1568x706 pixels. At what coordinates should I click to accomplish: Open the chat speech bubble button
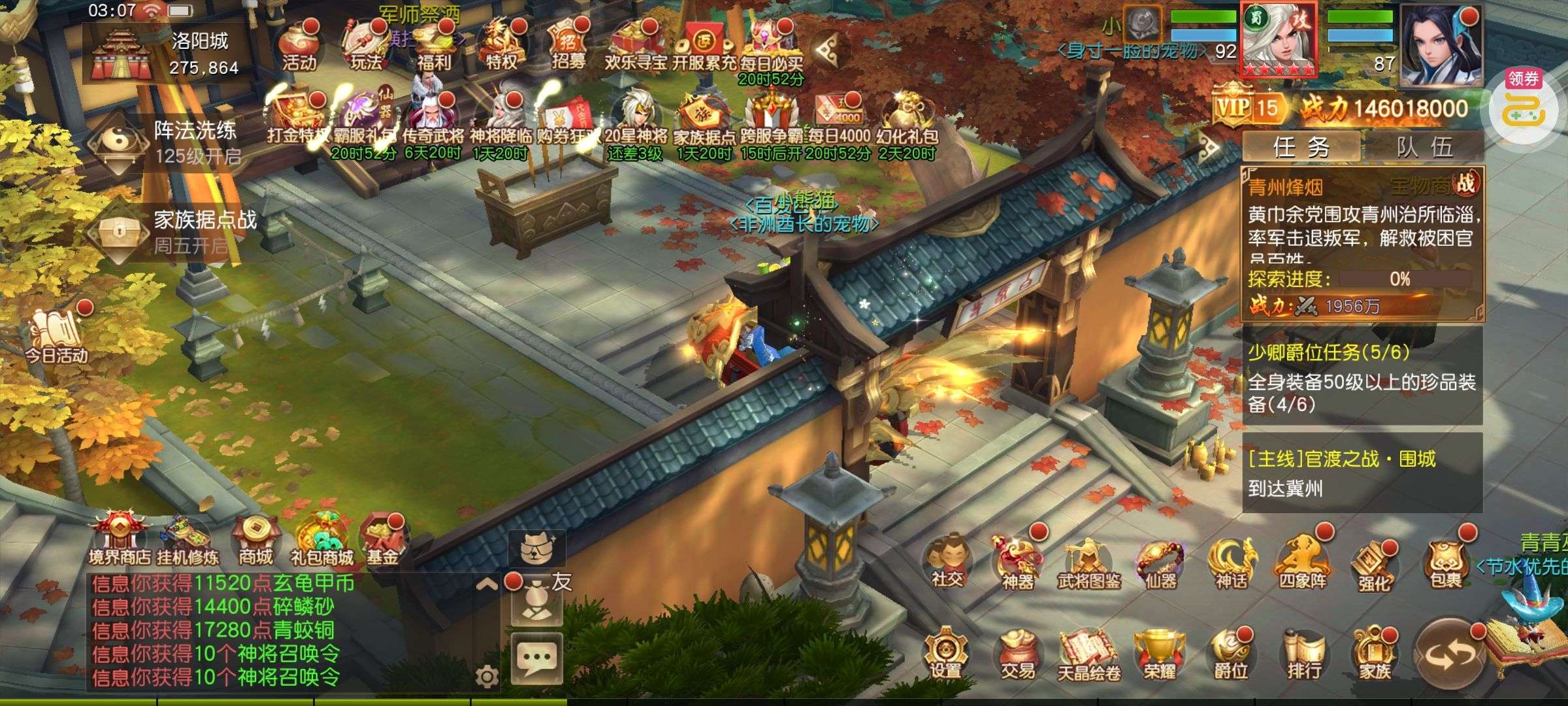(536, 658)
